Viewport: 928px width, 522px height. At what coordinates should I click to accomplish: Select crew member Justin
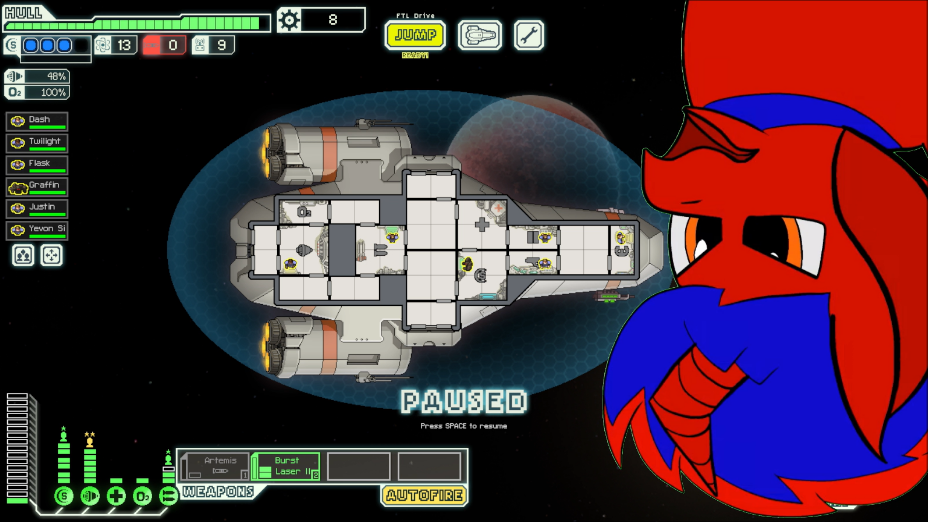(x=37, y=208)
